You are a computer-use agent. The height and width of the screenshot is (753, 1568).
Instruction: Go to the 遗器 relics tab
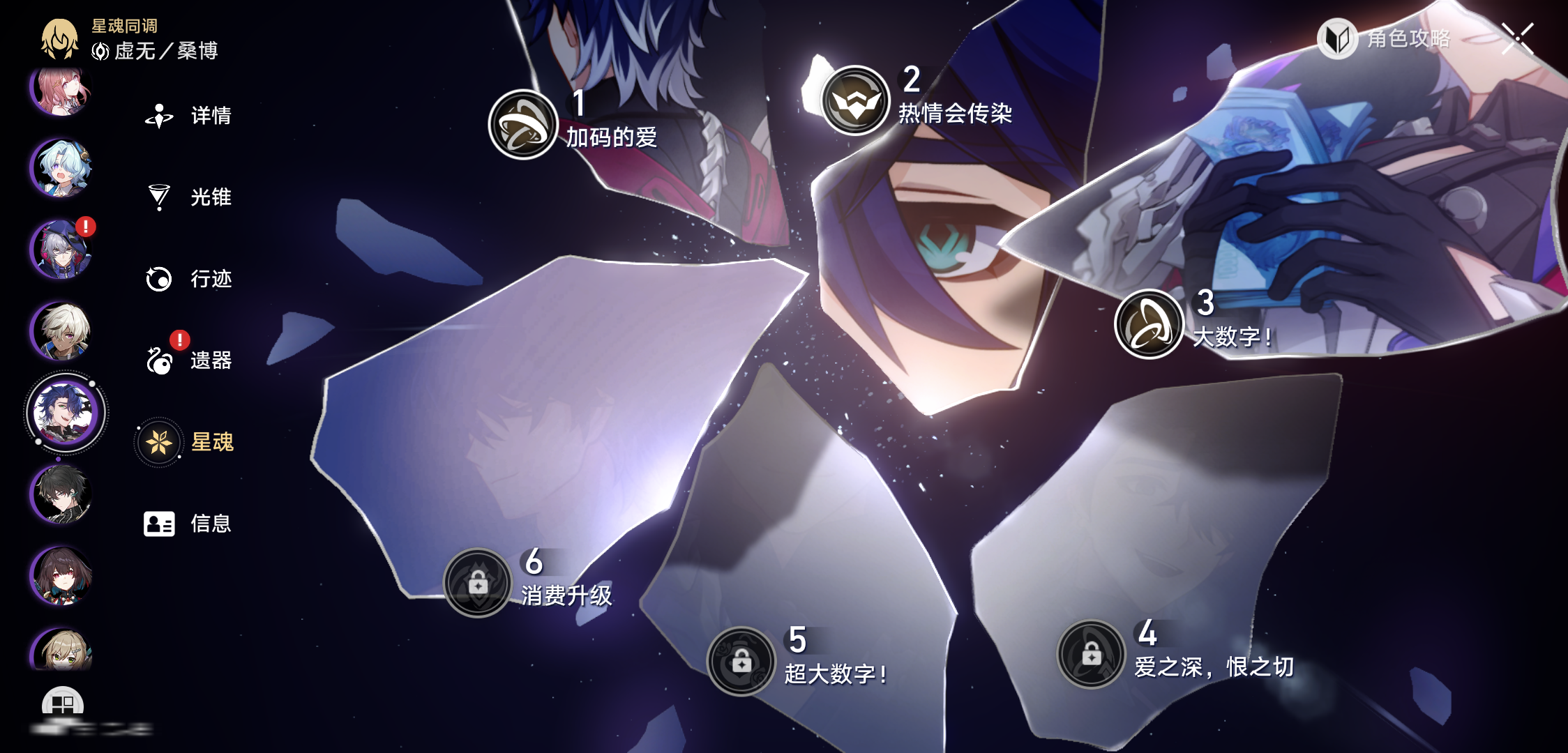coord(188,360)
